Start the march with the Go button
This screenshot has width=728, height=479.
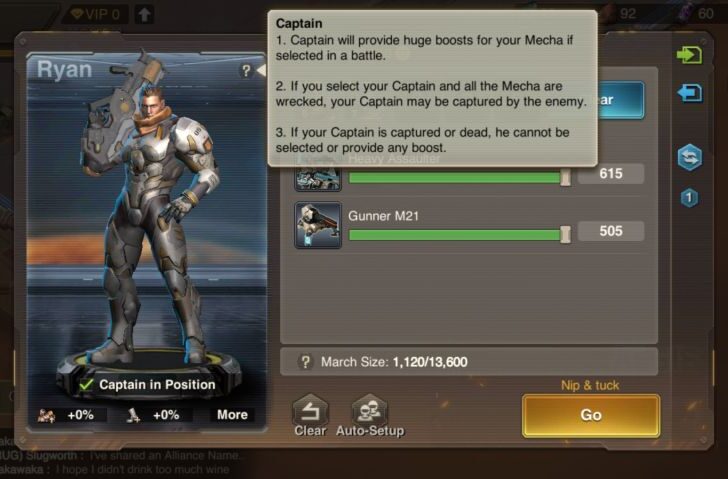pos(590,415)
